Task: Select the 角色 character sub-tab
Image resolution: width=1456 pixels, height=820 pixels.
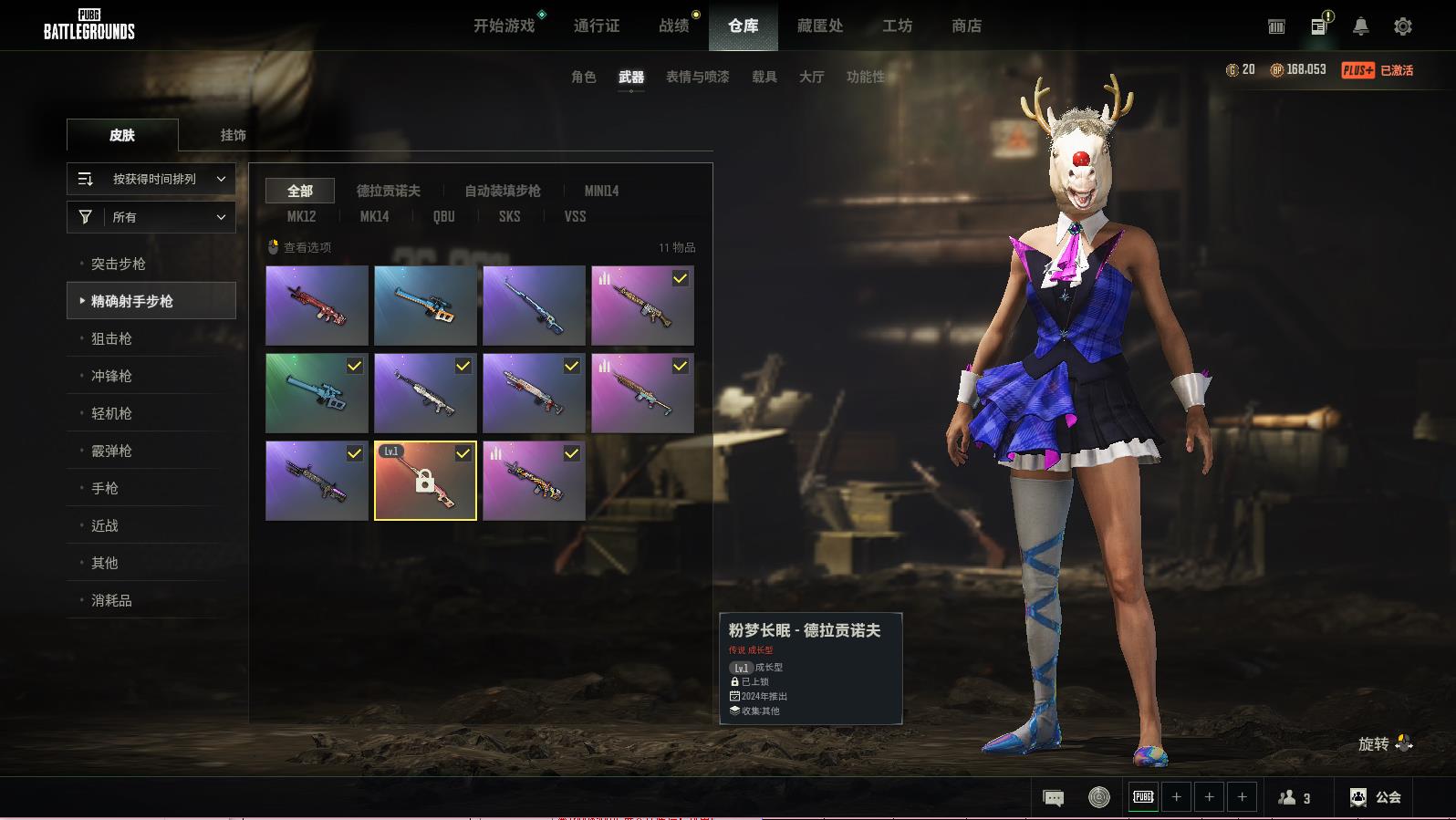Action: 584,77
